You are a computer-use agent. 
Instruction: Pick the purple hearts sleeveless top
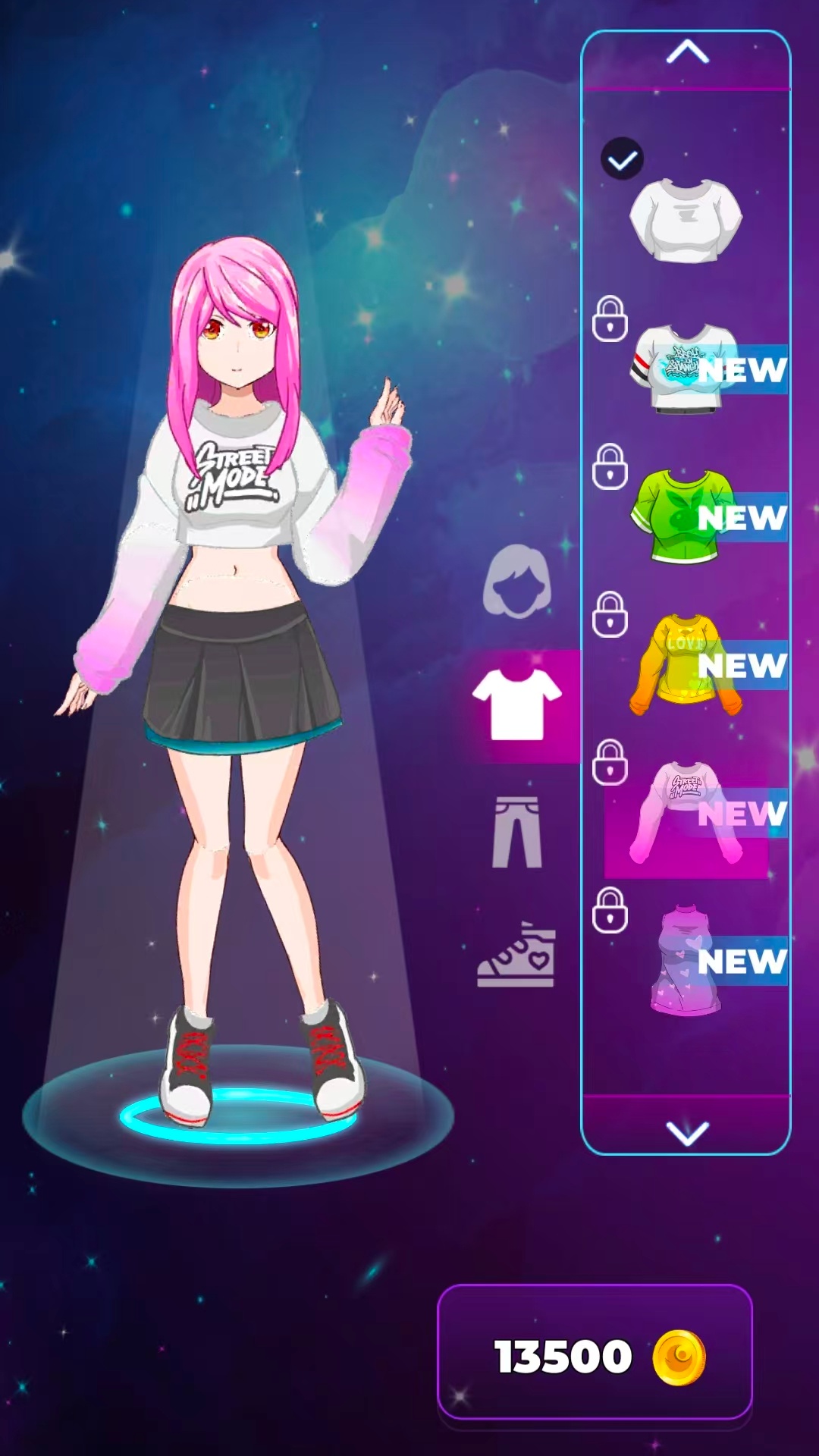pyautogui.click(x=686, y=960)
